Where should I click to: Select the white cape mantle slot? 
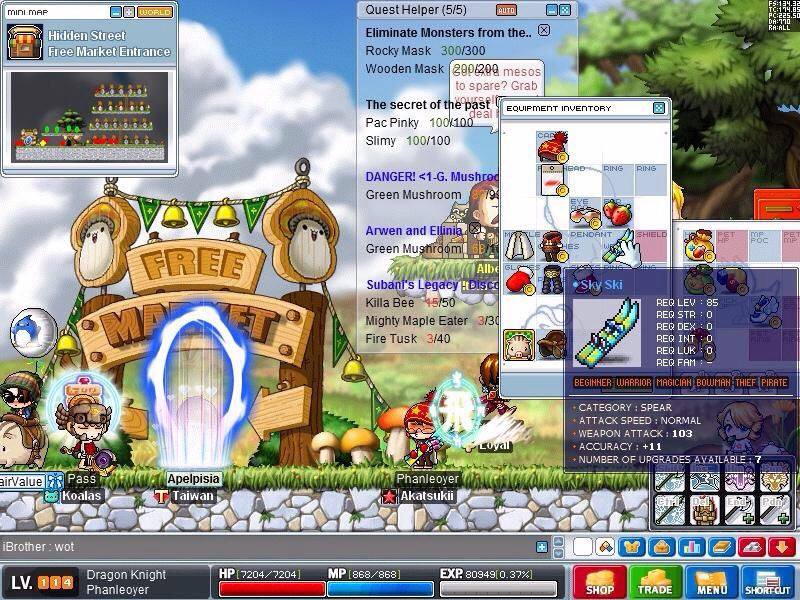[518, 246]
